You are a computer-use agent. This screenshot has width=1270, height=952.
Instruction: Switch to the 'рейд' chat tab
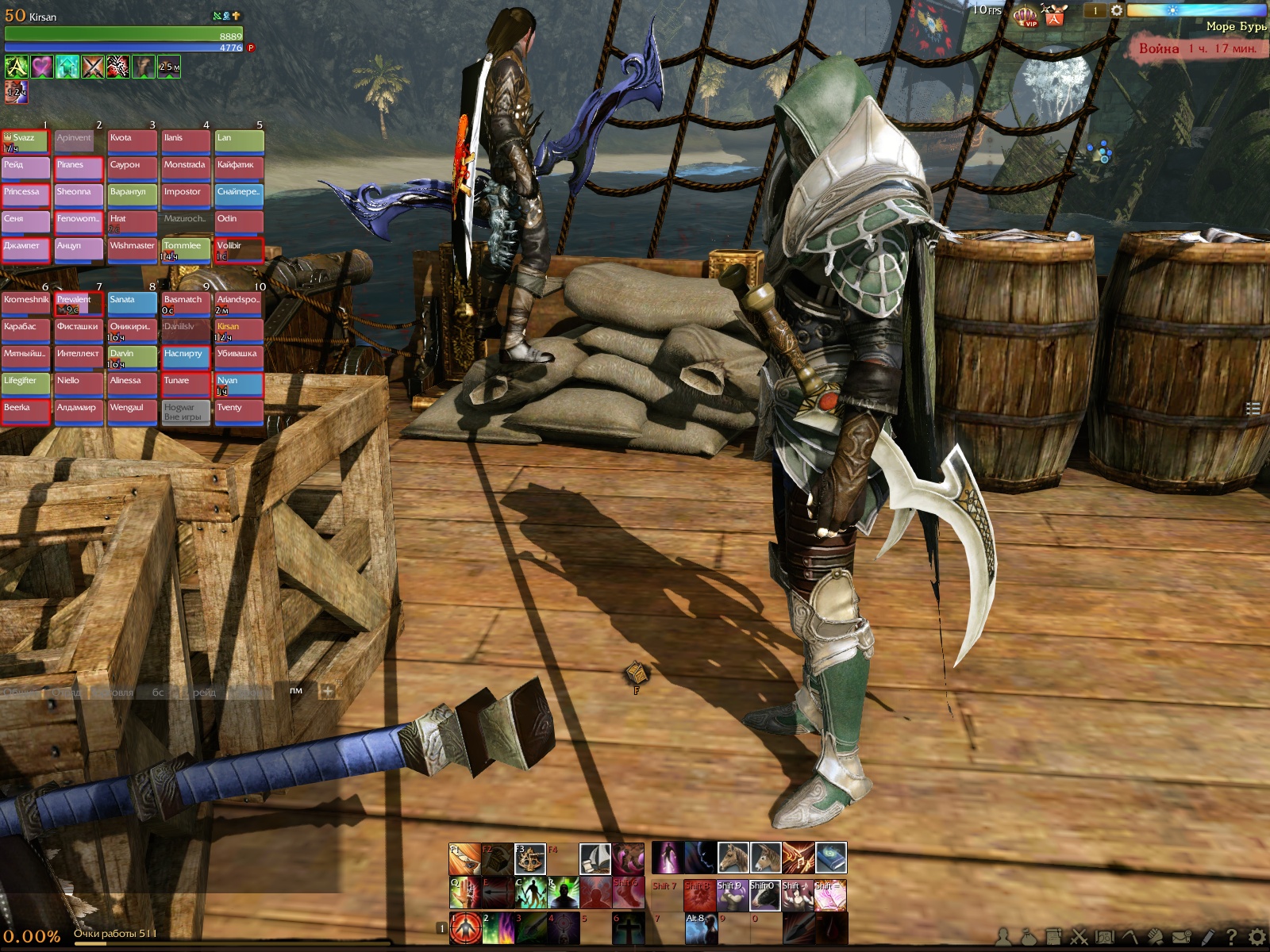[204, 692]
